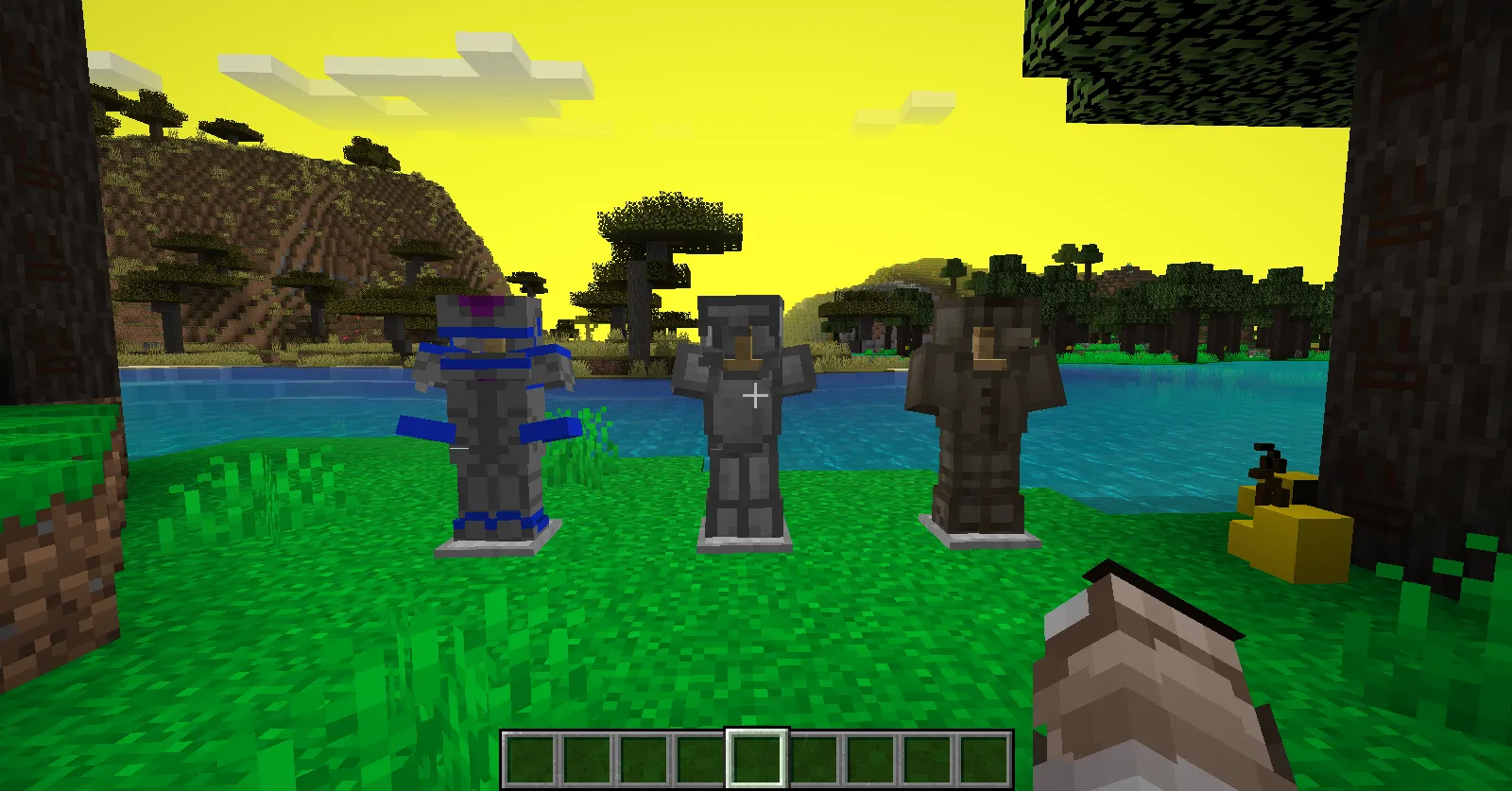Click the crosshair target point

756,396
